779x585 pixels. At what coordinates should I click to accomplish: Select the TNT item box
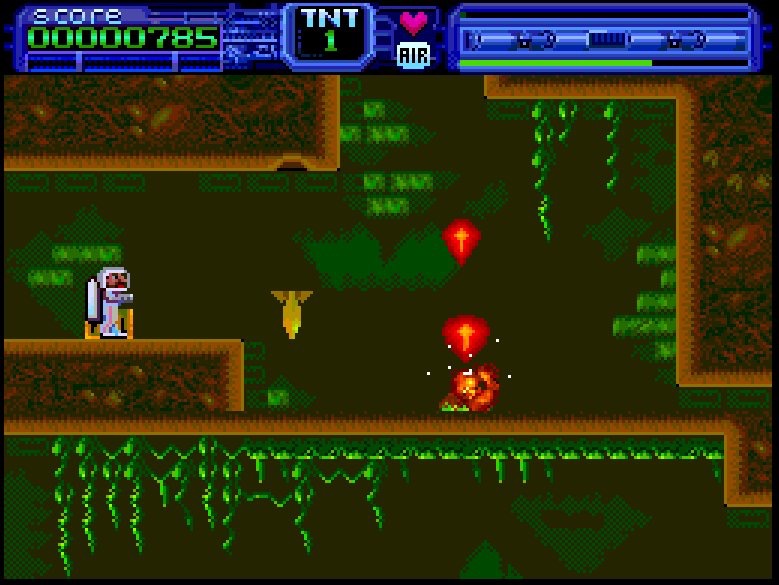(x=329, y=34)
